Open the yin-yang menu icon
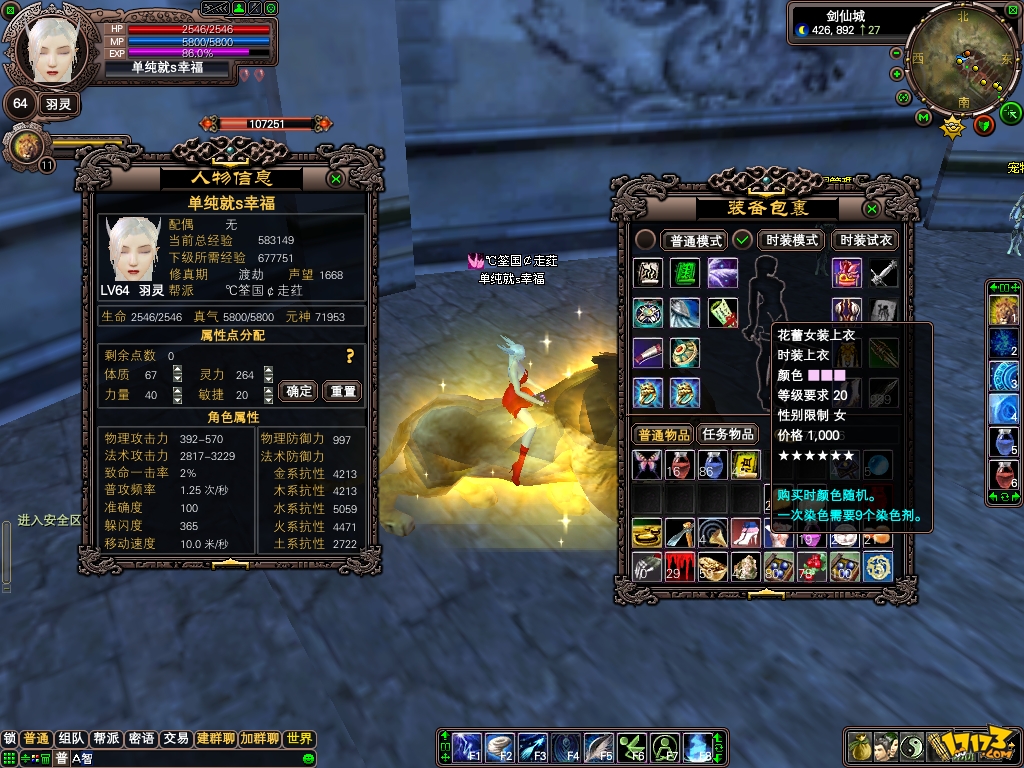The width and height of the screenshot is (1024, 768). click(914, 746)
